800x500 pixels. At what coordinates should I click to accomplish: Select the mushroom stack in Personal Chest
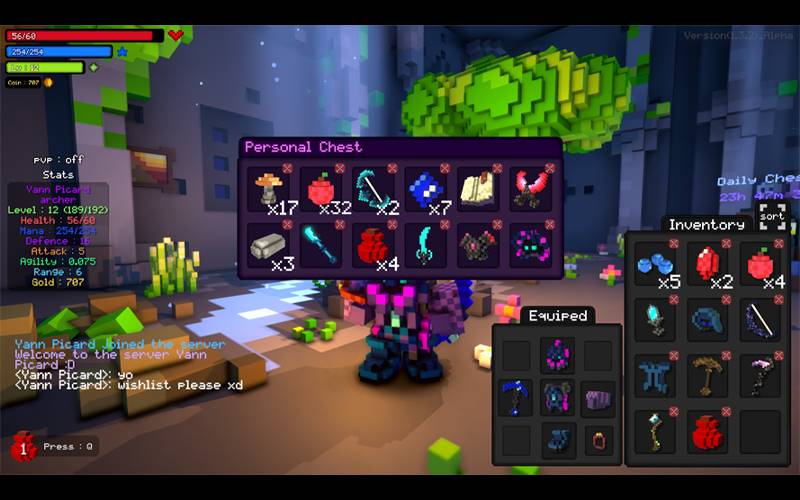tap(270, 188)
